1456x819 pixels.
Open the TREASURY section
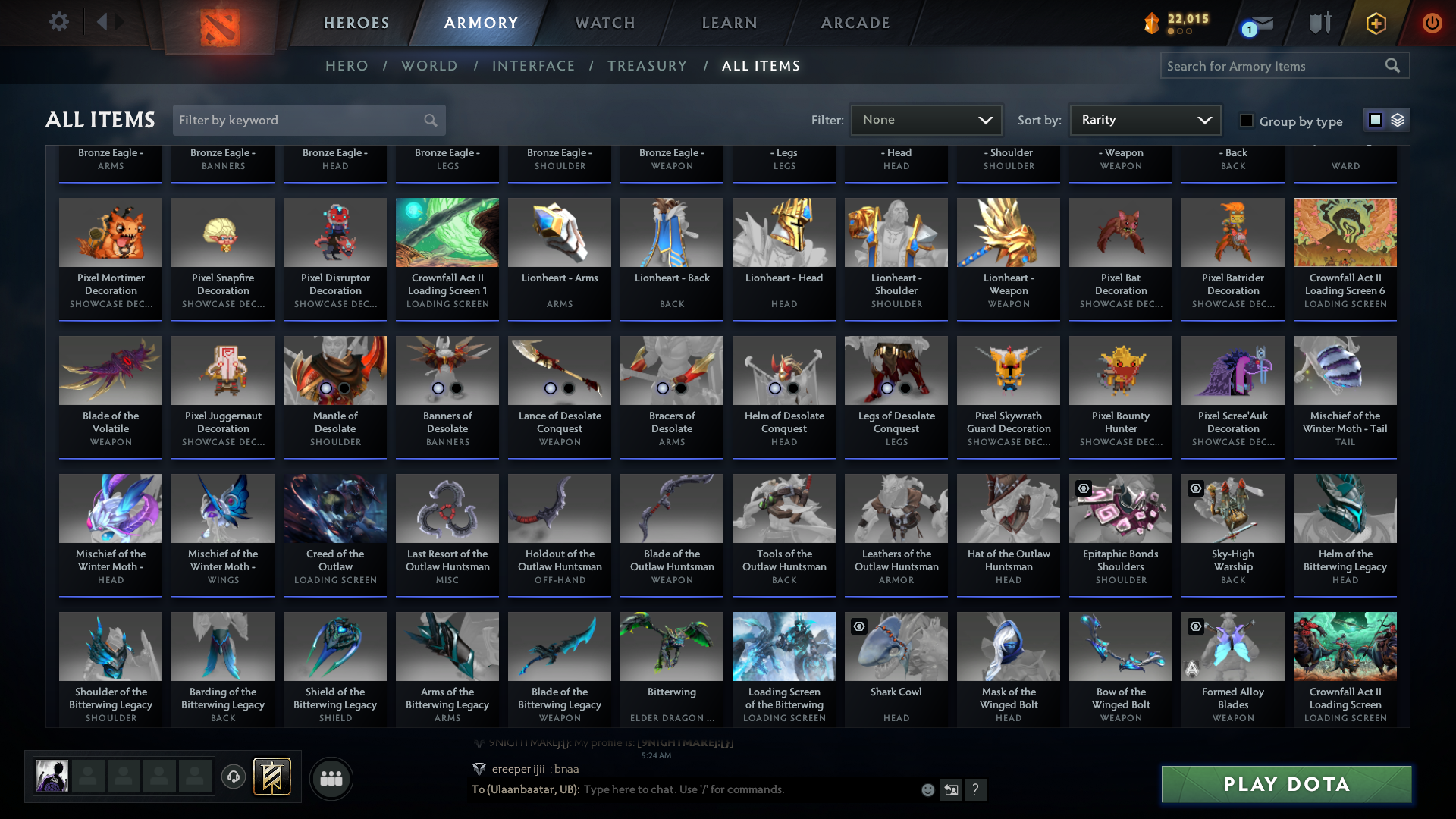(647, 66)
